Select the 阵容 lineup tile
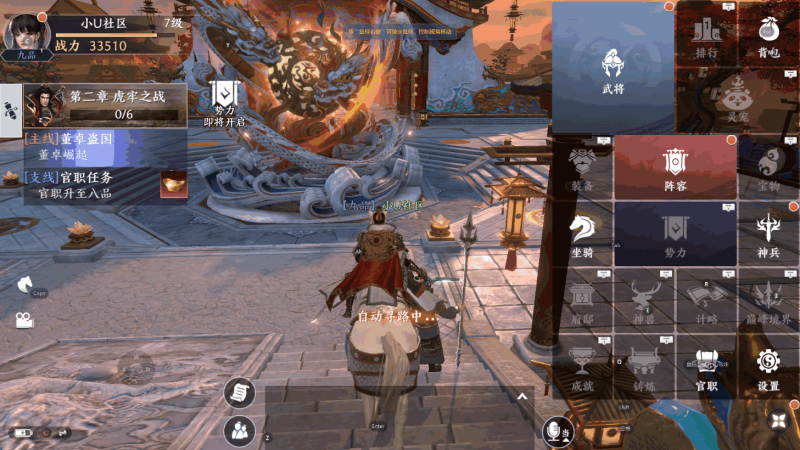Screen dimensions: 800x450 coord(675,166)
